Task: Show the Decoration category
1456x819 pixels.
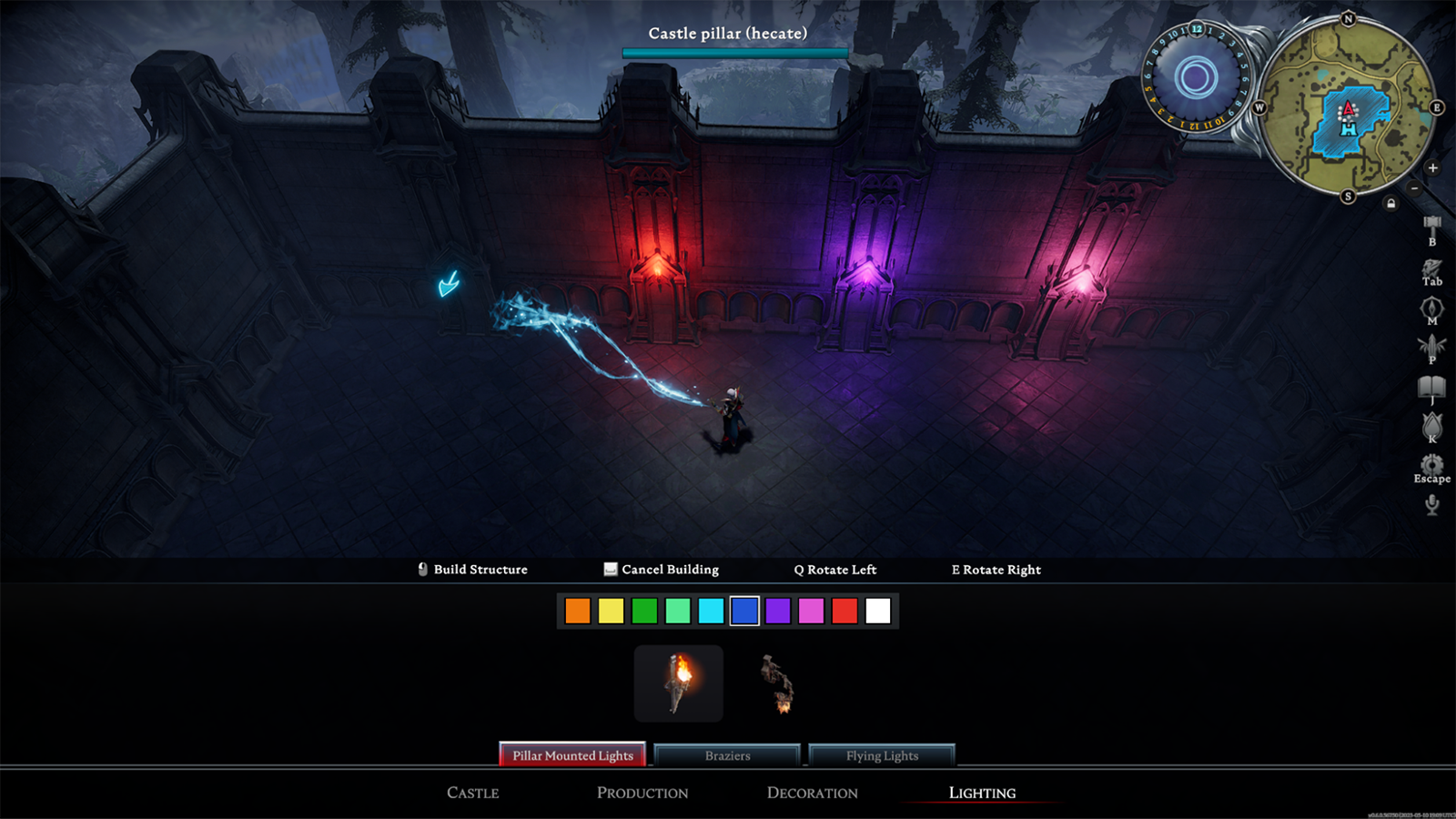Action: (x=812, y=793)
